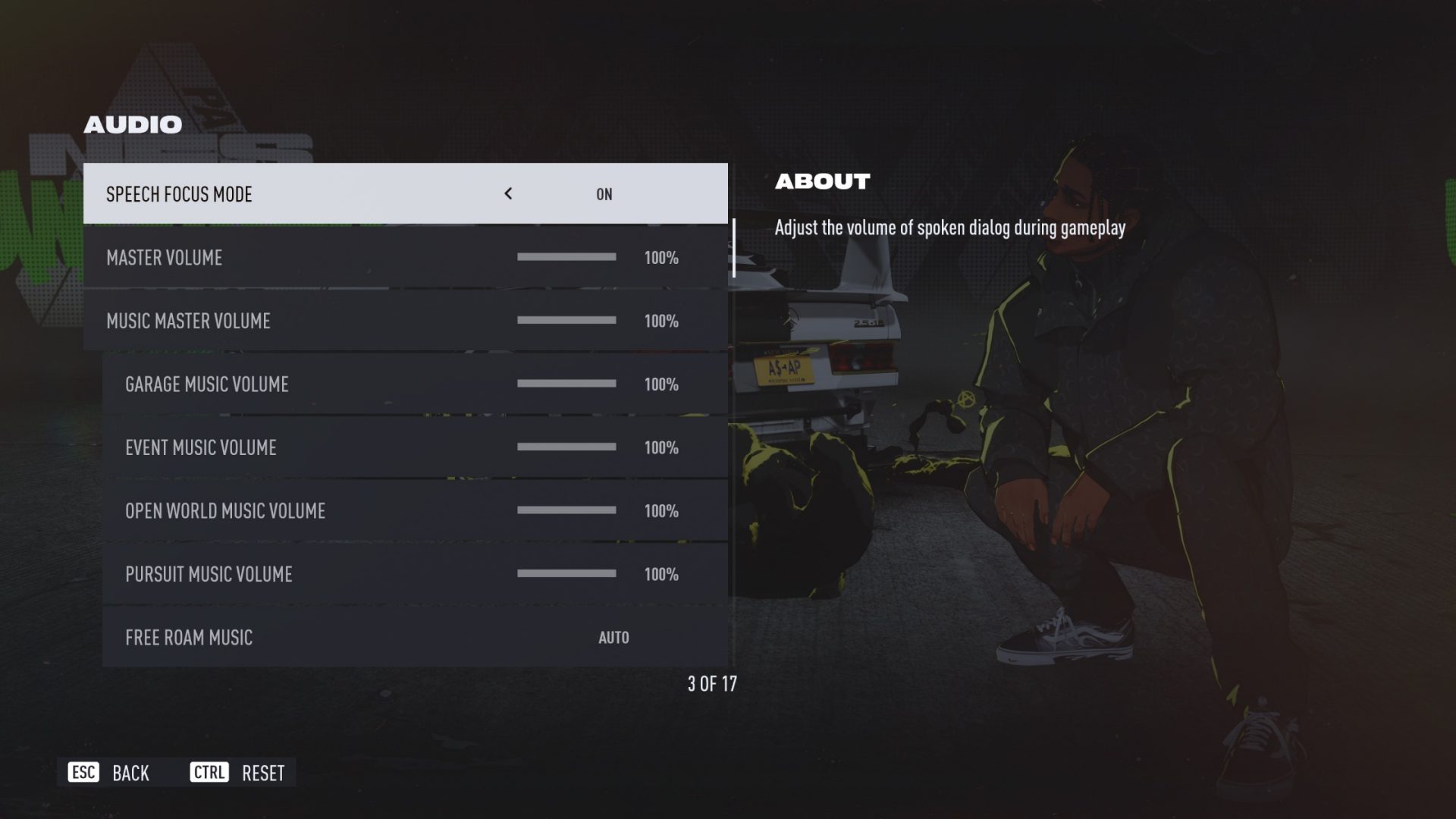The height and width of the screenshot is (819, 1456).
Task: Click the ON value of Speech Focus Mode
Action: pos(604,193)
